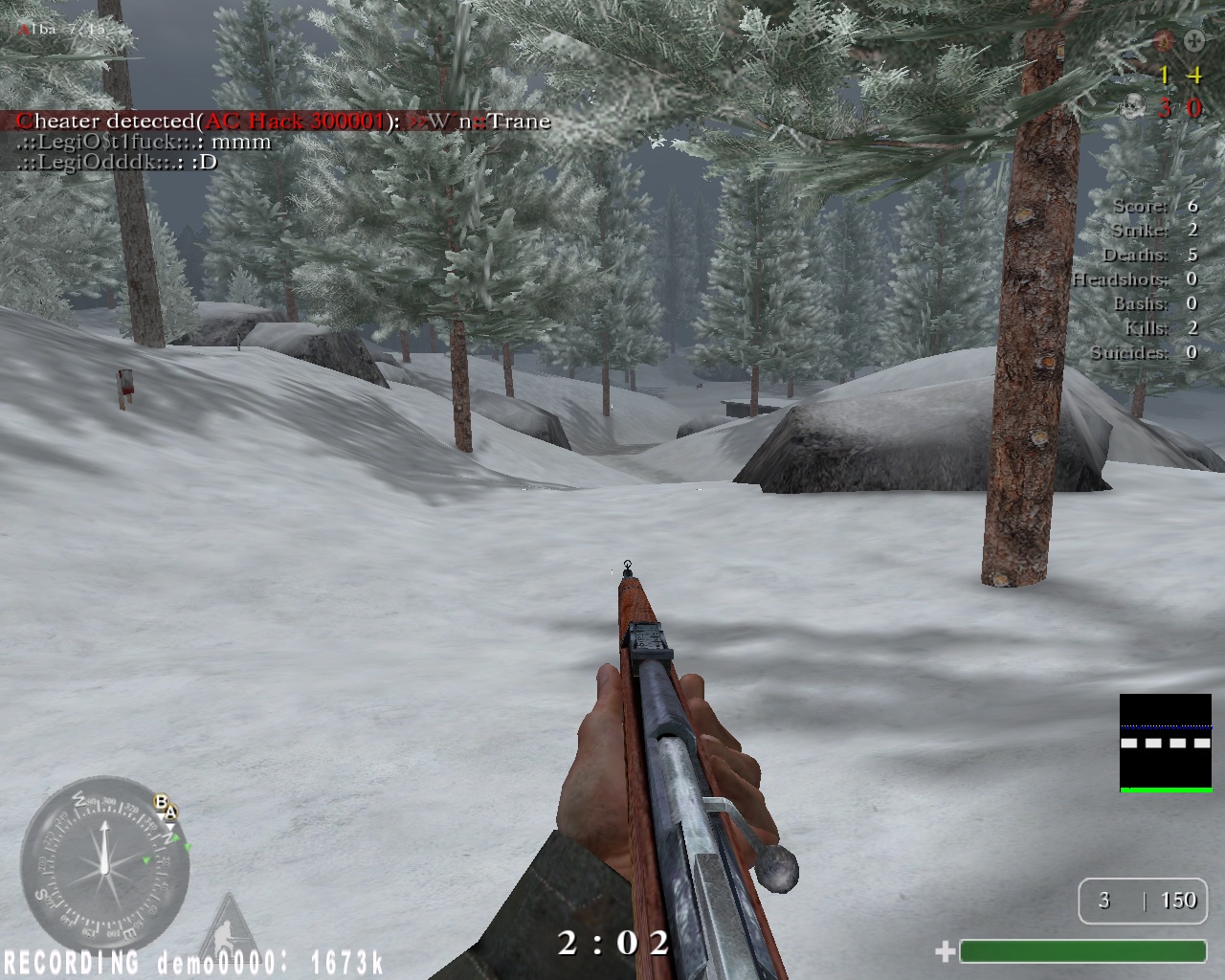Select objective marker B on the compass
The image size is (1225, 980).
coord(161,802)
